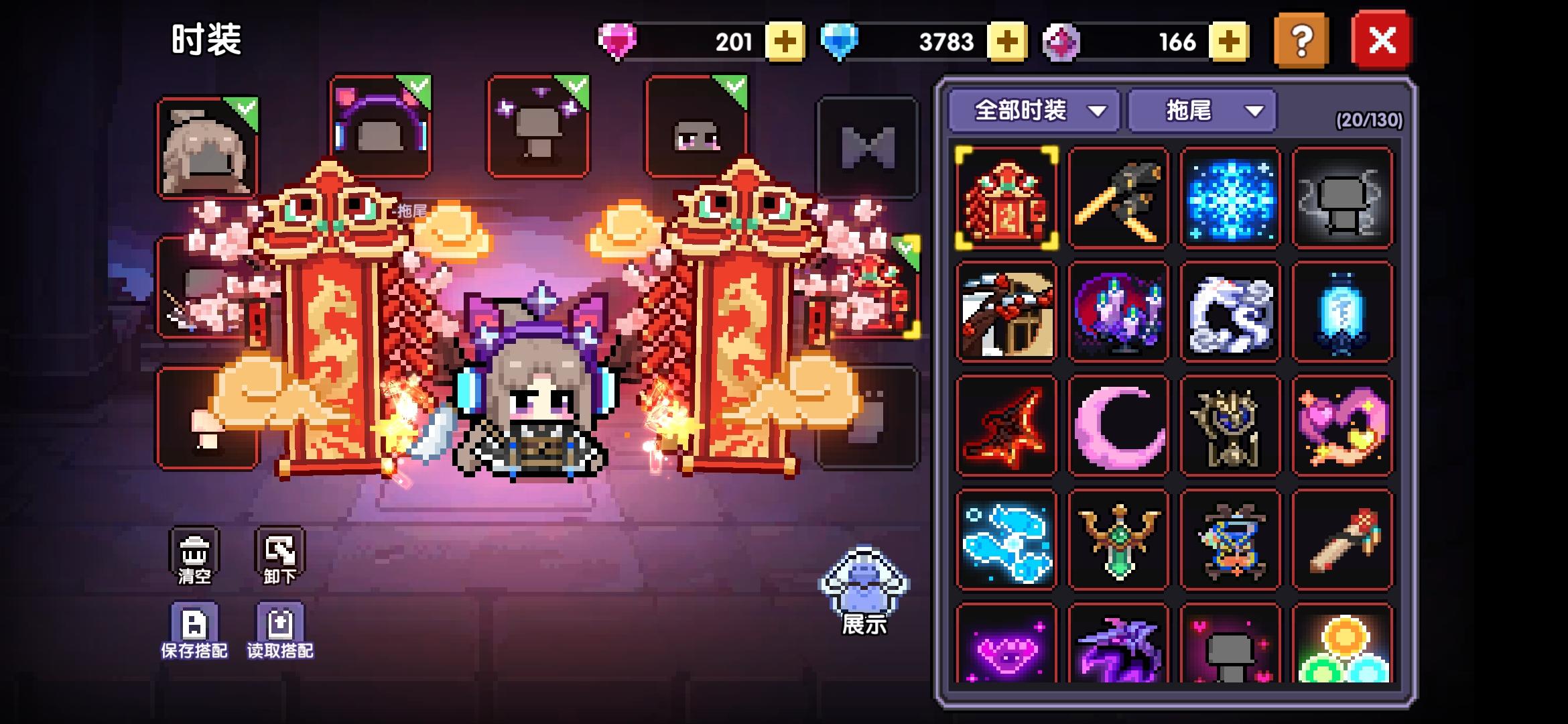1568x724 pixels.
Task: Open the help question mark panel
Action: (x=1301, y=42)
